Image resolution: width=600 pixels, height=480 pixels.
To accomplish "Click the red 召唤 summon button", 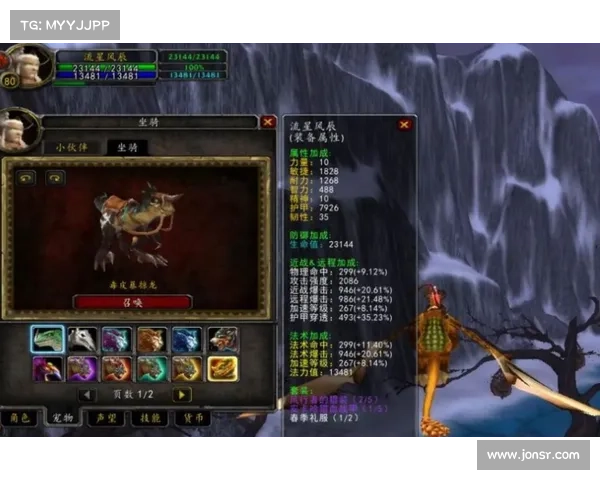I will tap(133, 301).
